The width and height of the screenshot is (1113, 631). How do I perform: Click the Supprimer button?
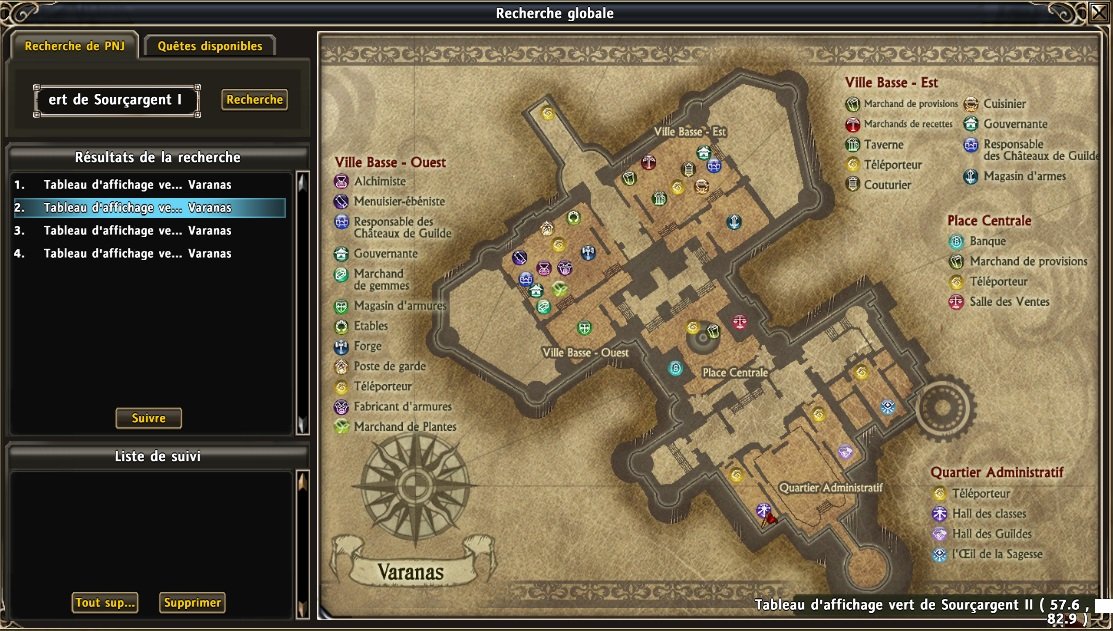pos(192,603)
